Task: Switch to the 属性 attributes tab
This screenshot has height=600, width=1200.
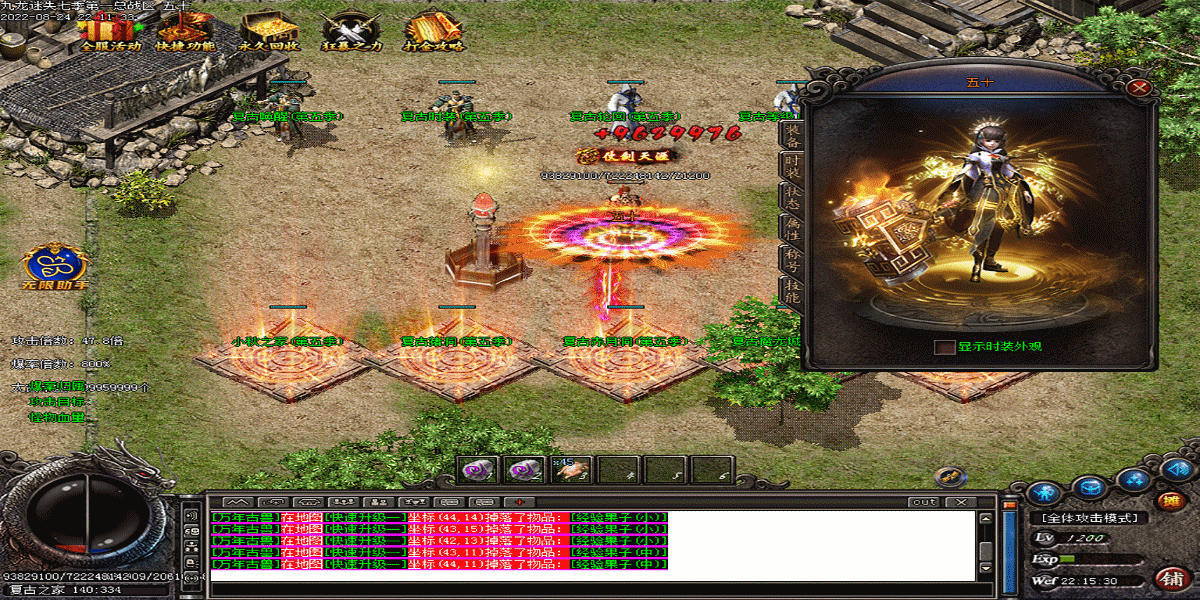Action: 791,226
